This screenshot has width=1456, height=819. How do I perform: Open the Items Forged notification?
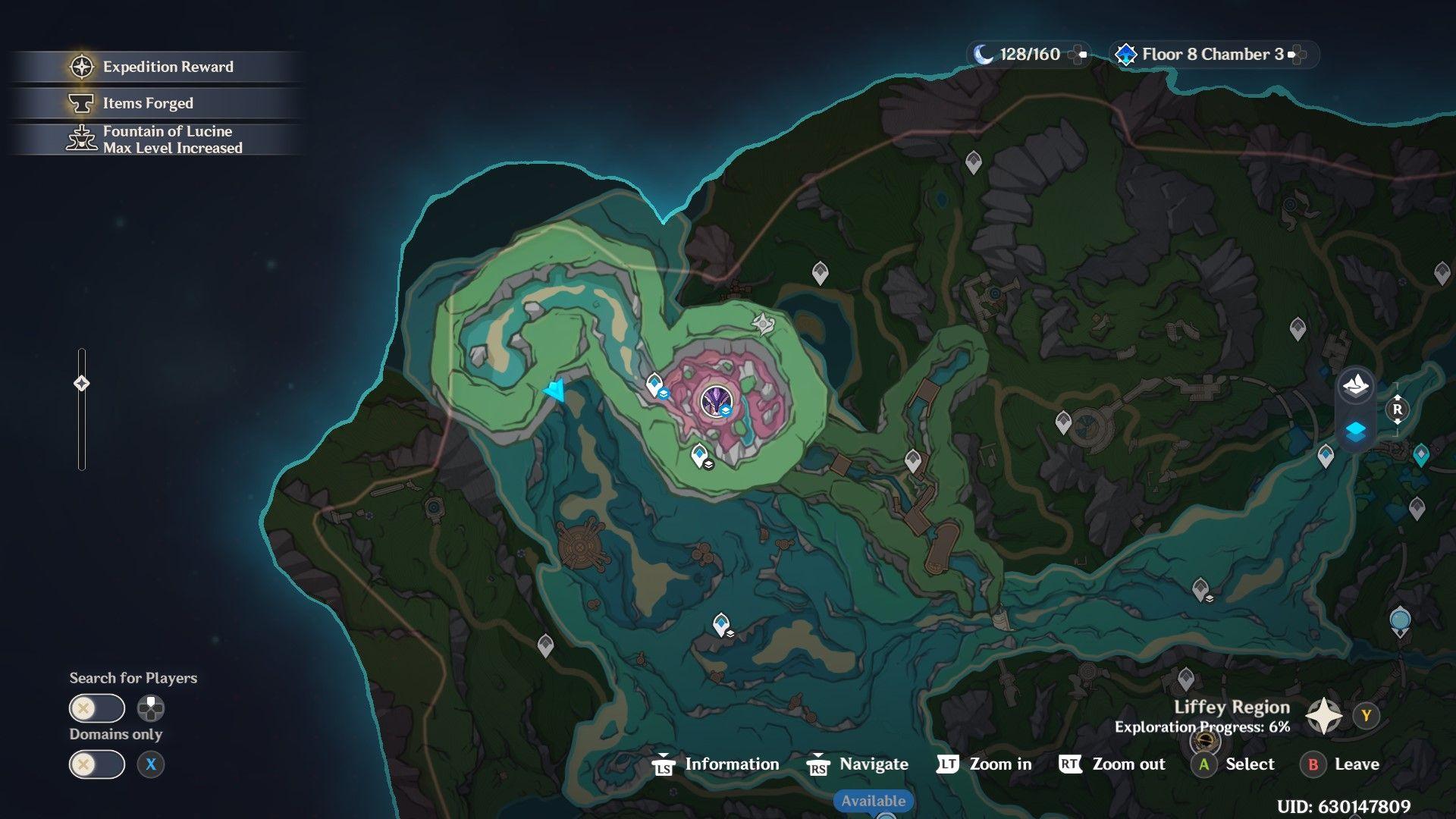(x=148, y=103)
